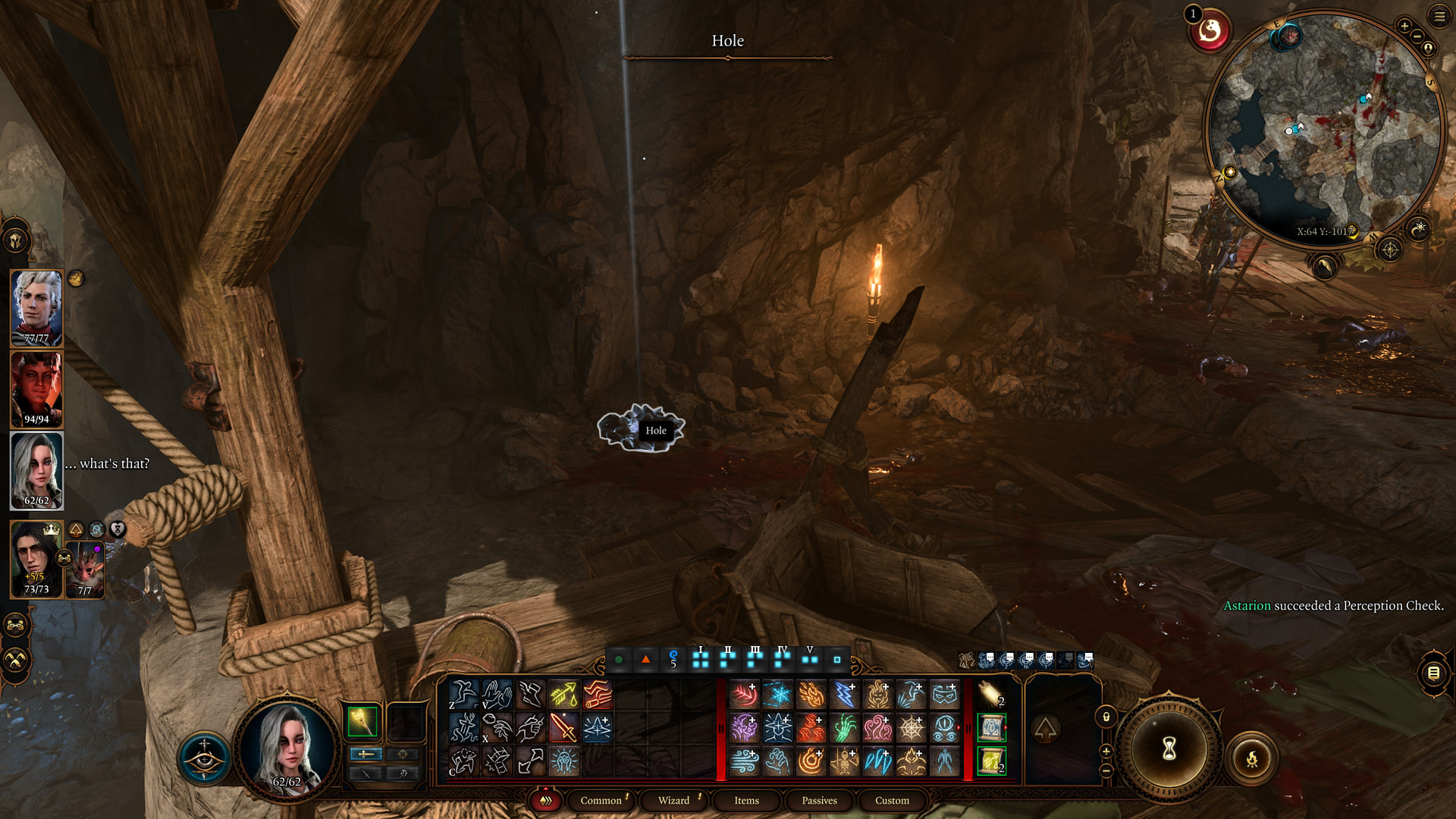Switch to the Custom hotbar tab
Screen dimensions: 1456x819
coord(892,801)
